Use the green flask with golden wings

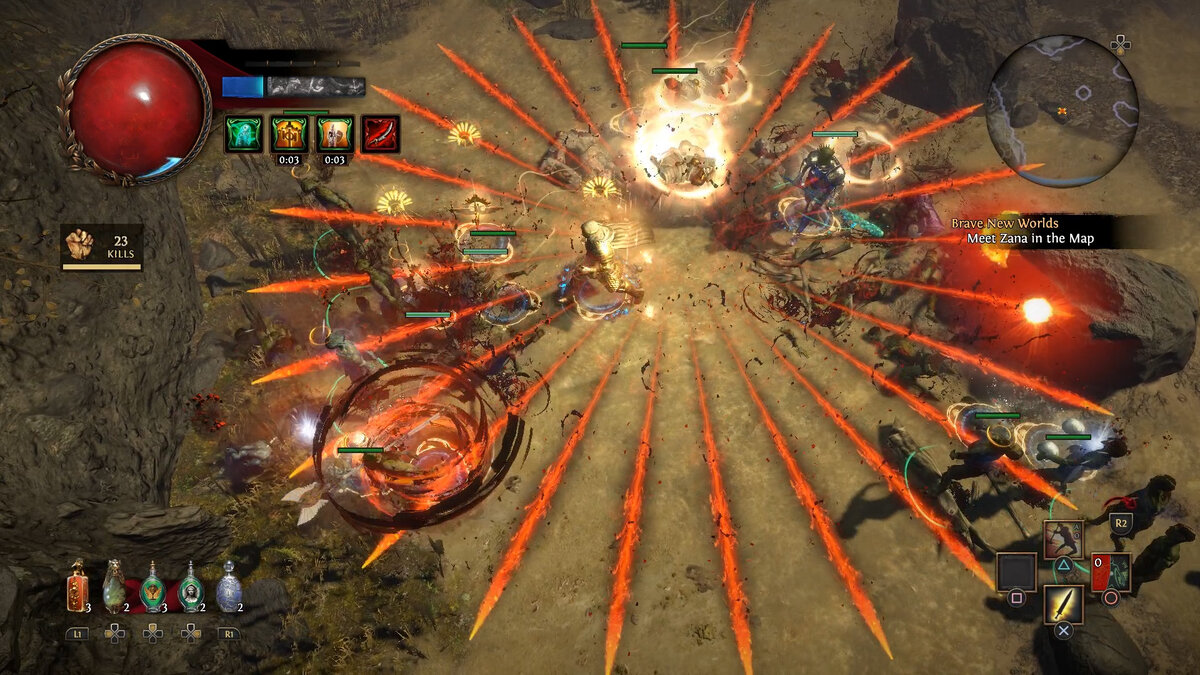(x=152, y=587)
